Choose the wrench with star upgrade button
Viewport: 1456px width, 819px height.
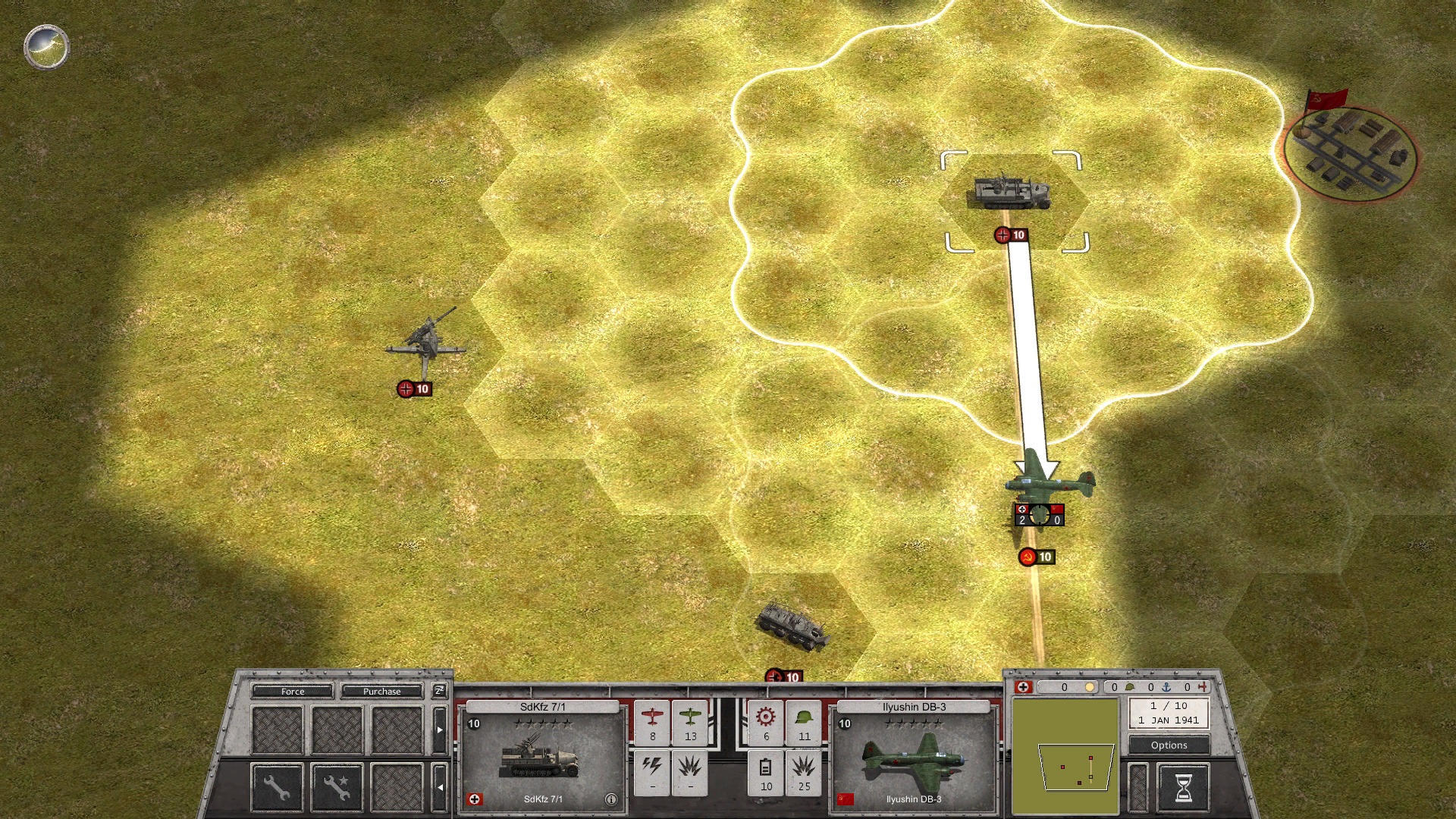(337, 787)
